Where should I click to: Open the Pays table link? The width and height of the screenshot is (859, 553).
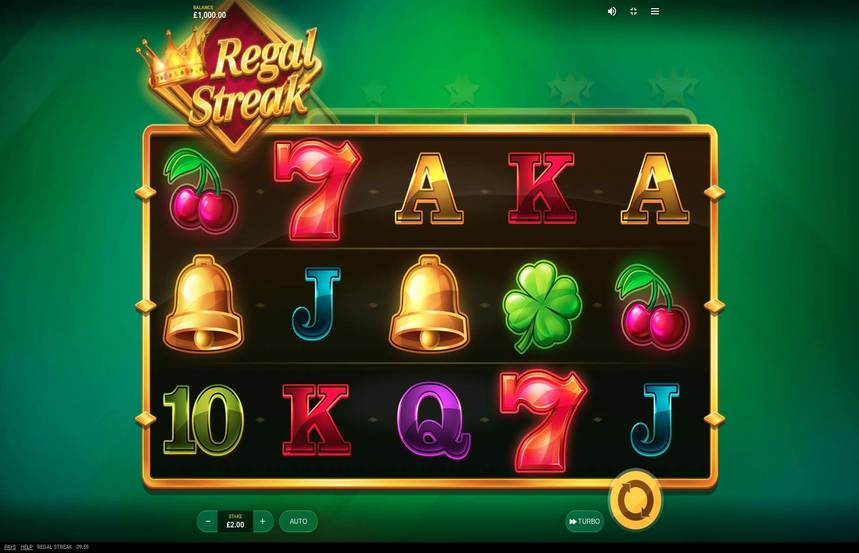tap(10, 547)
